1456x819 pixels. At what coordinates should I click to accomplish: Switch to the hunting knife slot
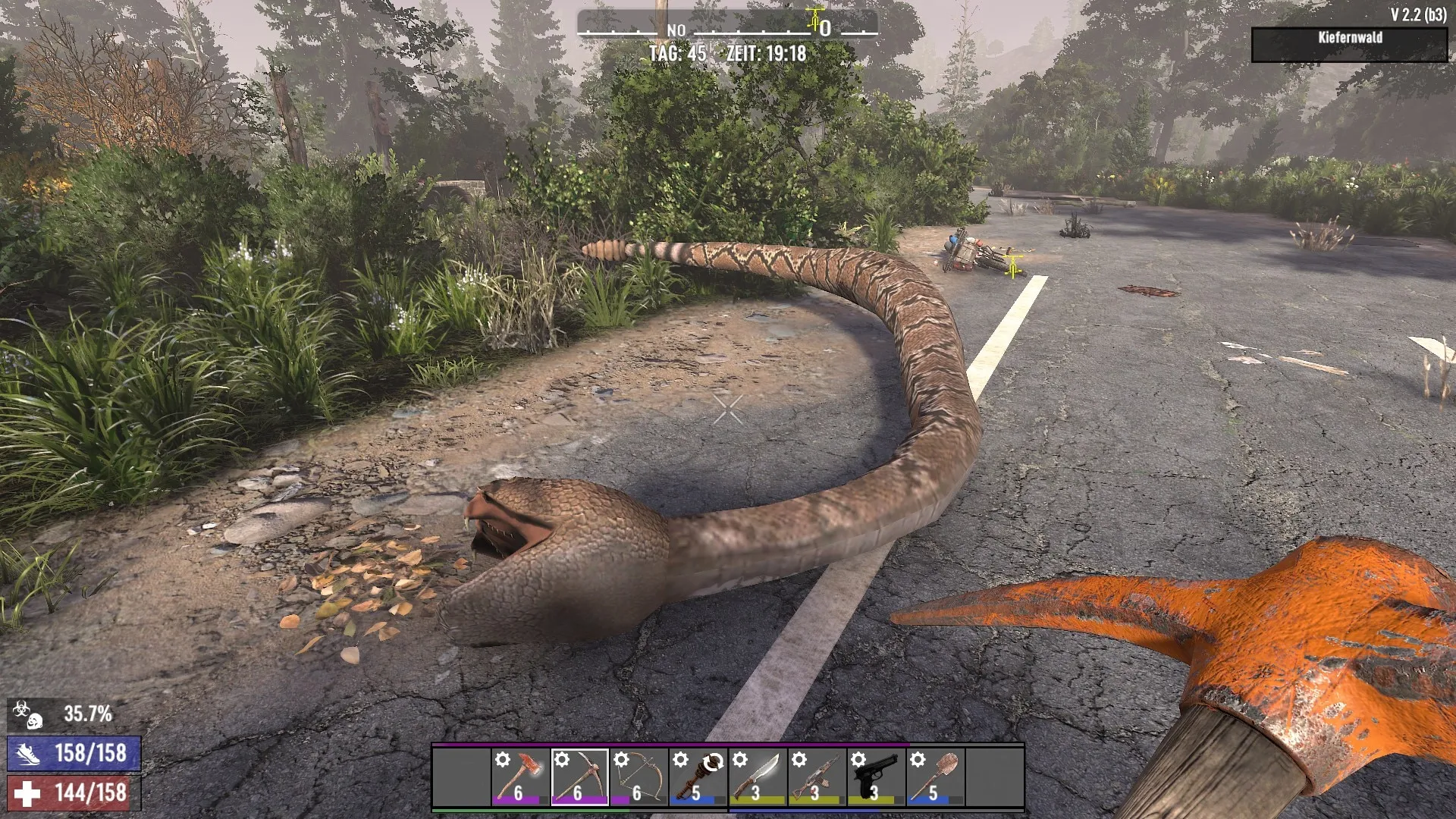click(x=757, y=777)
